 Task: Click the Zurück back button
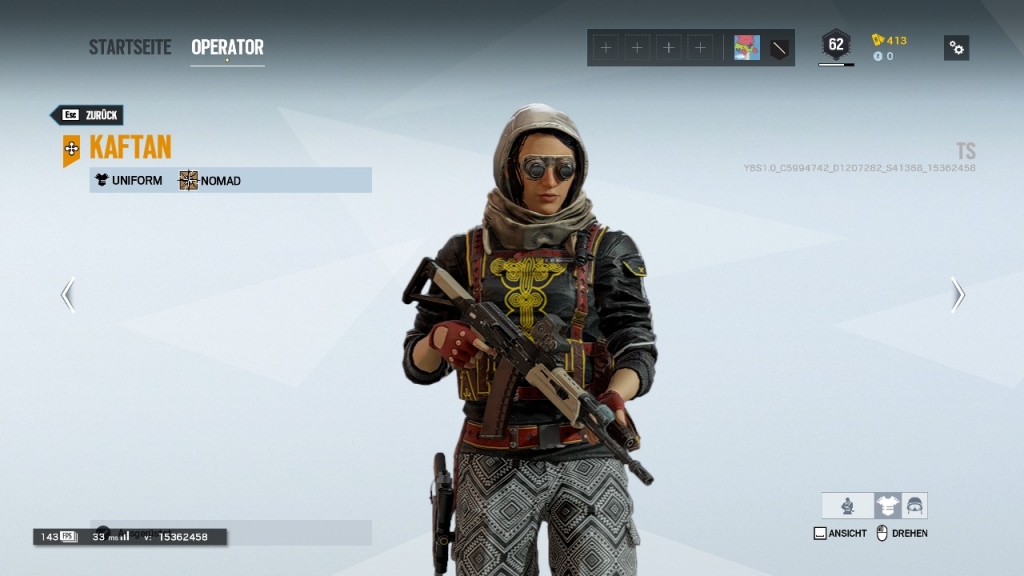(88, 115)
